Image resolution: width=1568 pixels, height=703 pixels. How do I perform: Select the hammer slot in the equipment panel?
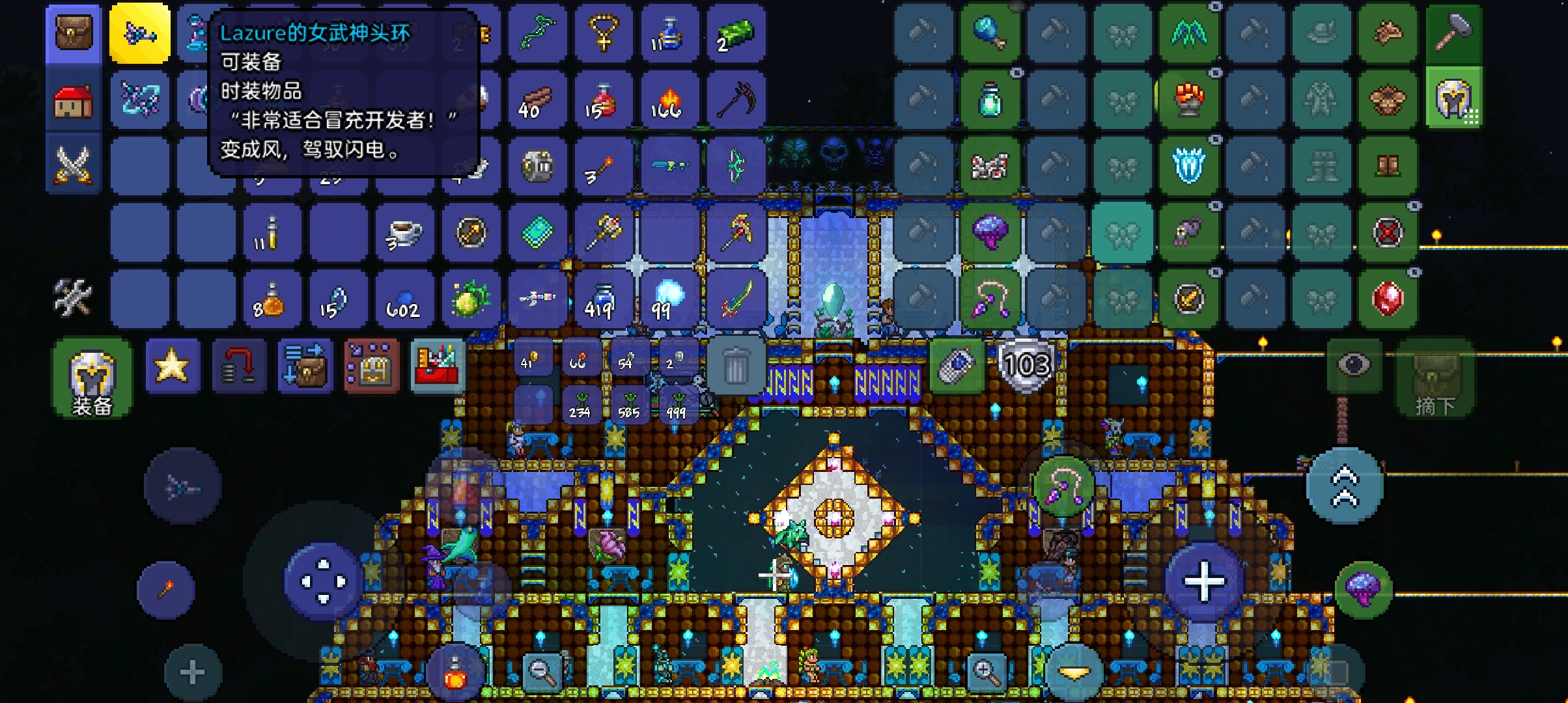click(x=1453, y=33)
